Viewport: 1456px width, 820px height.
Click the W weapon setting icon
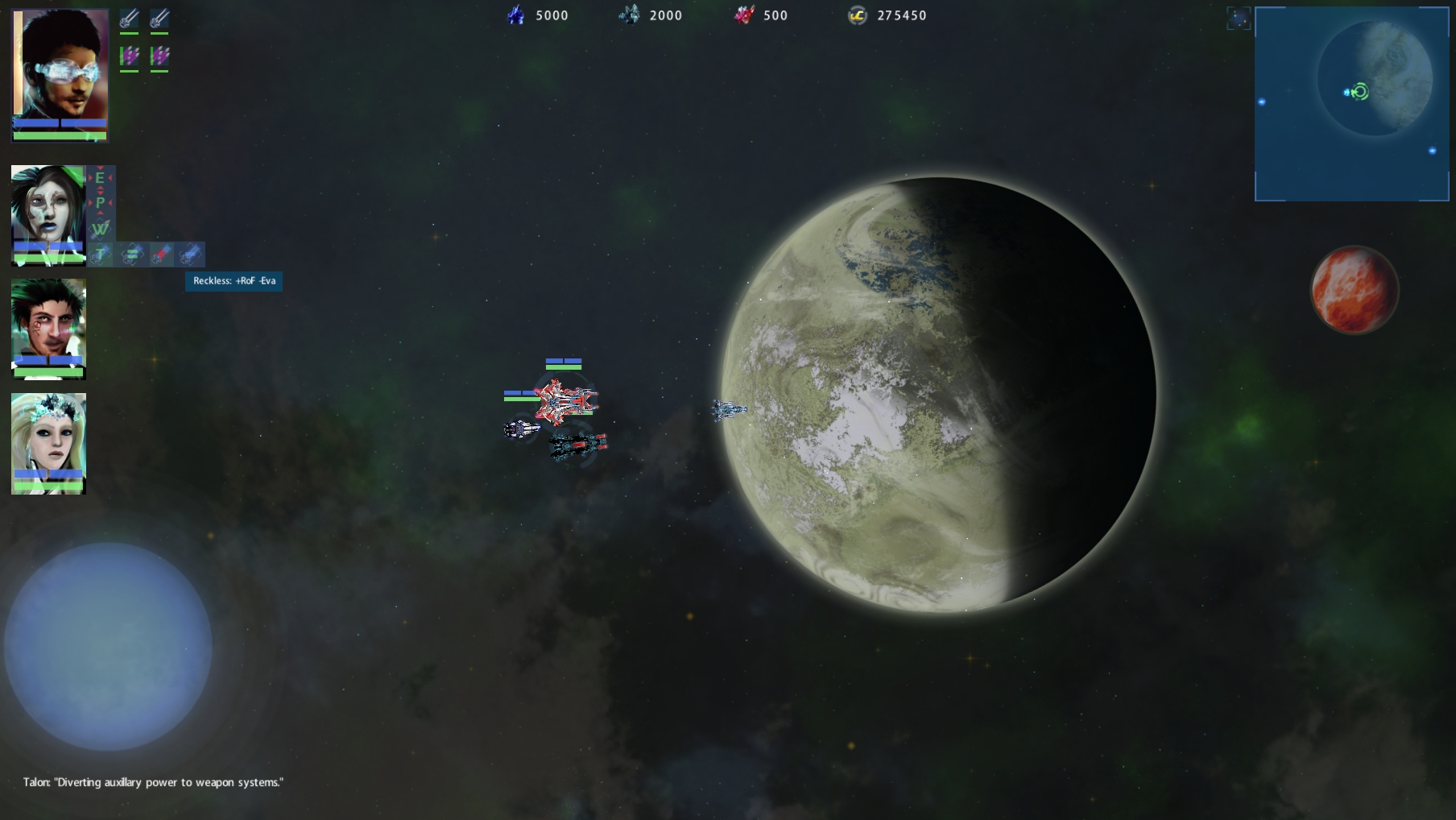pyautogui.click(x=100, y=229)
